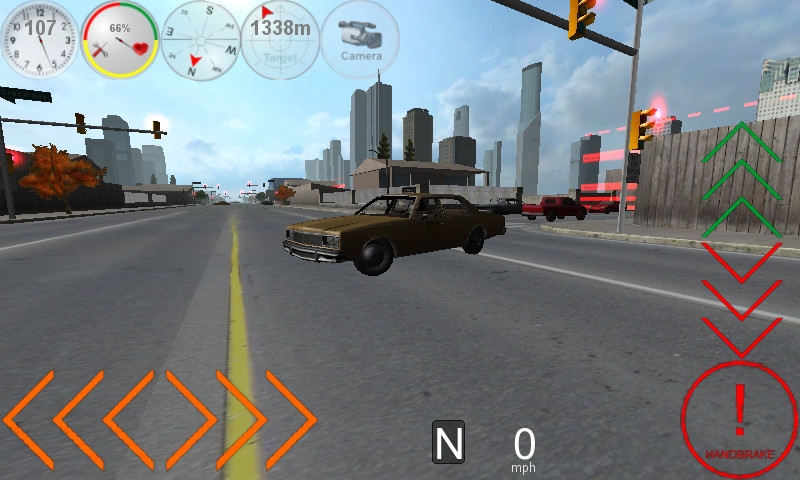Tap the vehicle damage gauge showing 66%
This screenshot has width=800, height=480.
(119, 40)
